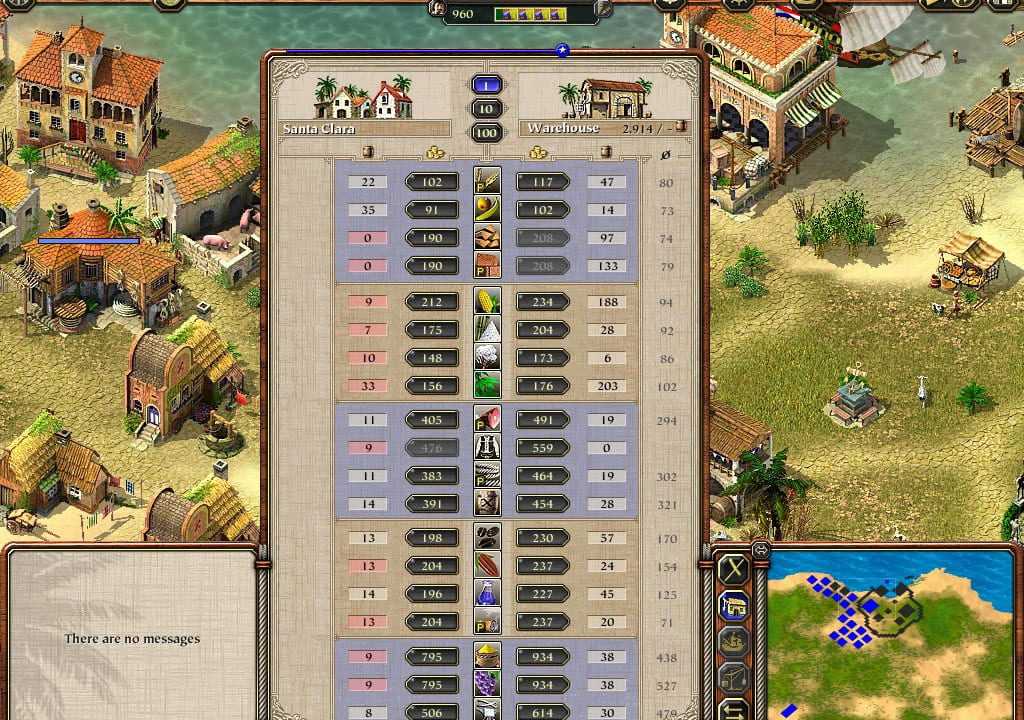Click the town sell price 102 for wheat
The height and width of the screenshot is (720, 1024).
tap(432, 183)
